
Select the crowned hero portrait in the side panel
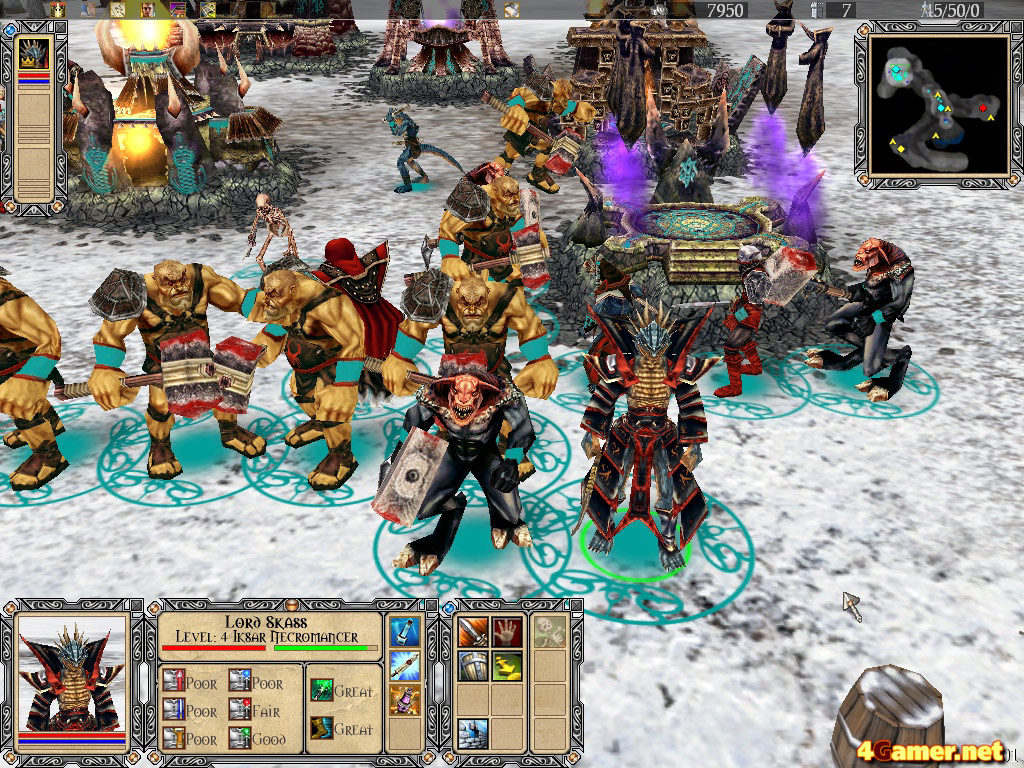(34, 54)
